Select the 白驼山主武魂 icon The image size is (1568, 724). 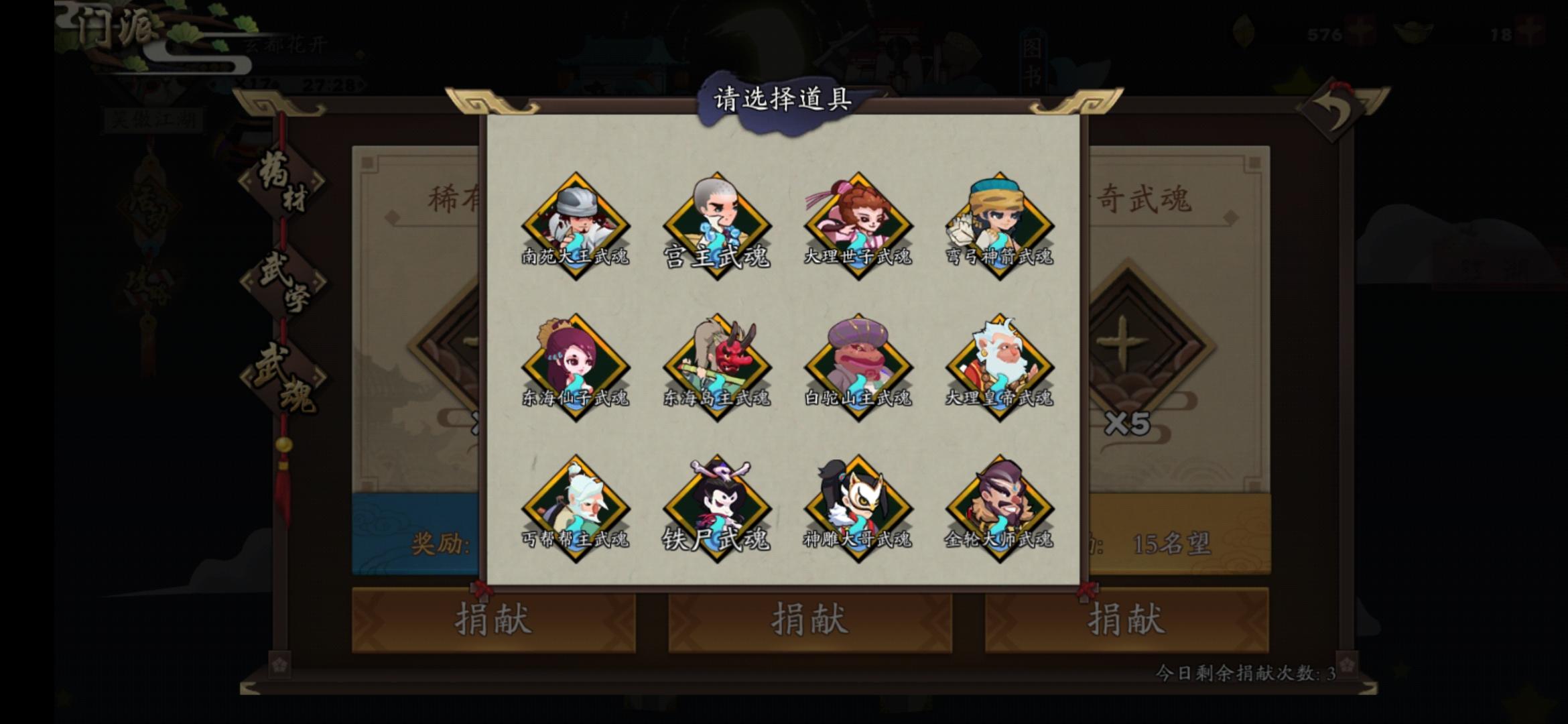858,365
